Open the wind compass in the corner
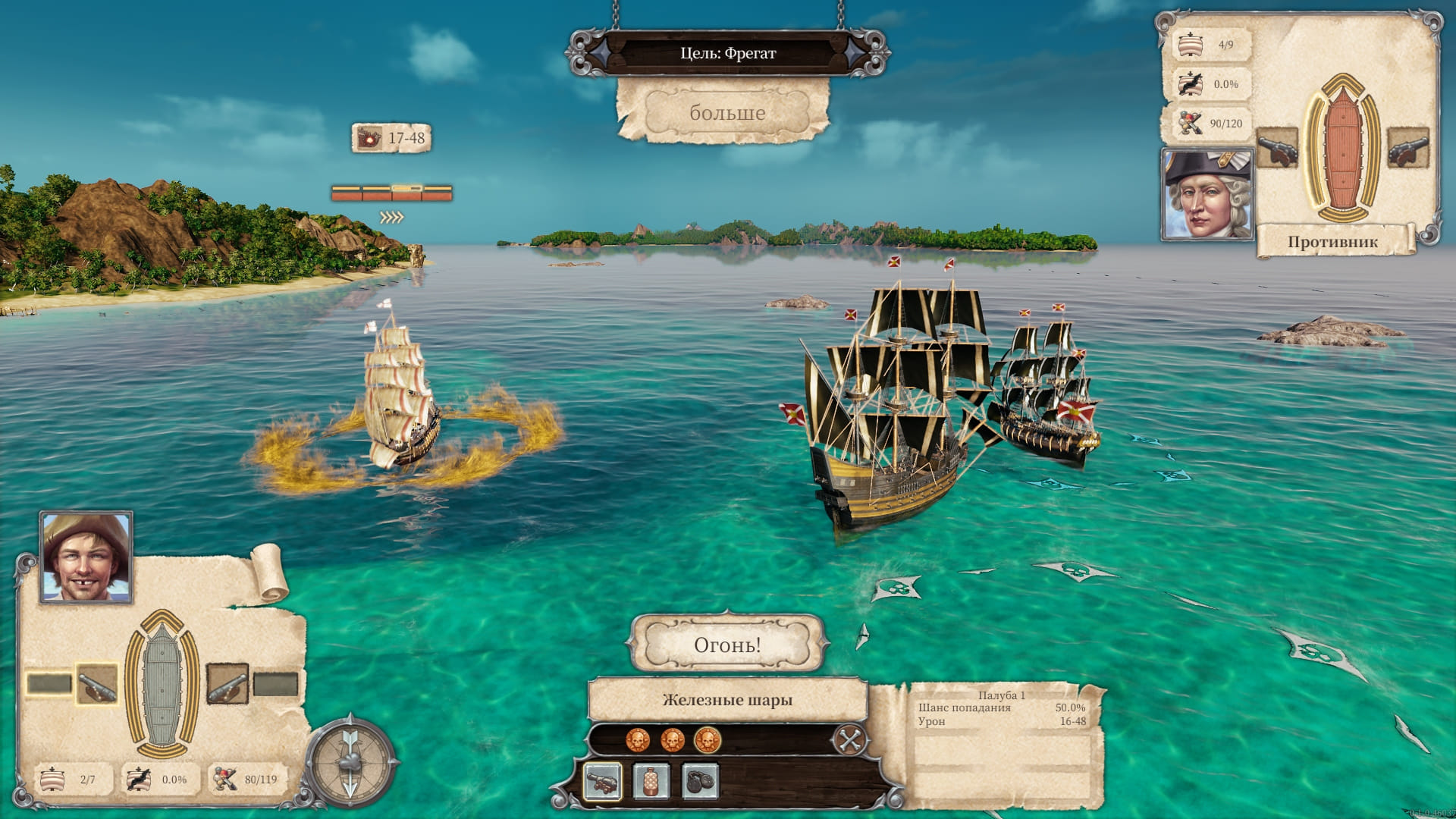The height and width of the screenshot is (819, 1456). [x=350, y=761]
